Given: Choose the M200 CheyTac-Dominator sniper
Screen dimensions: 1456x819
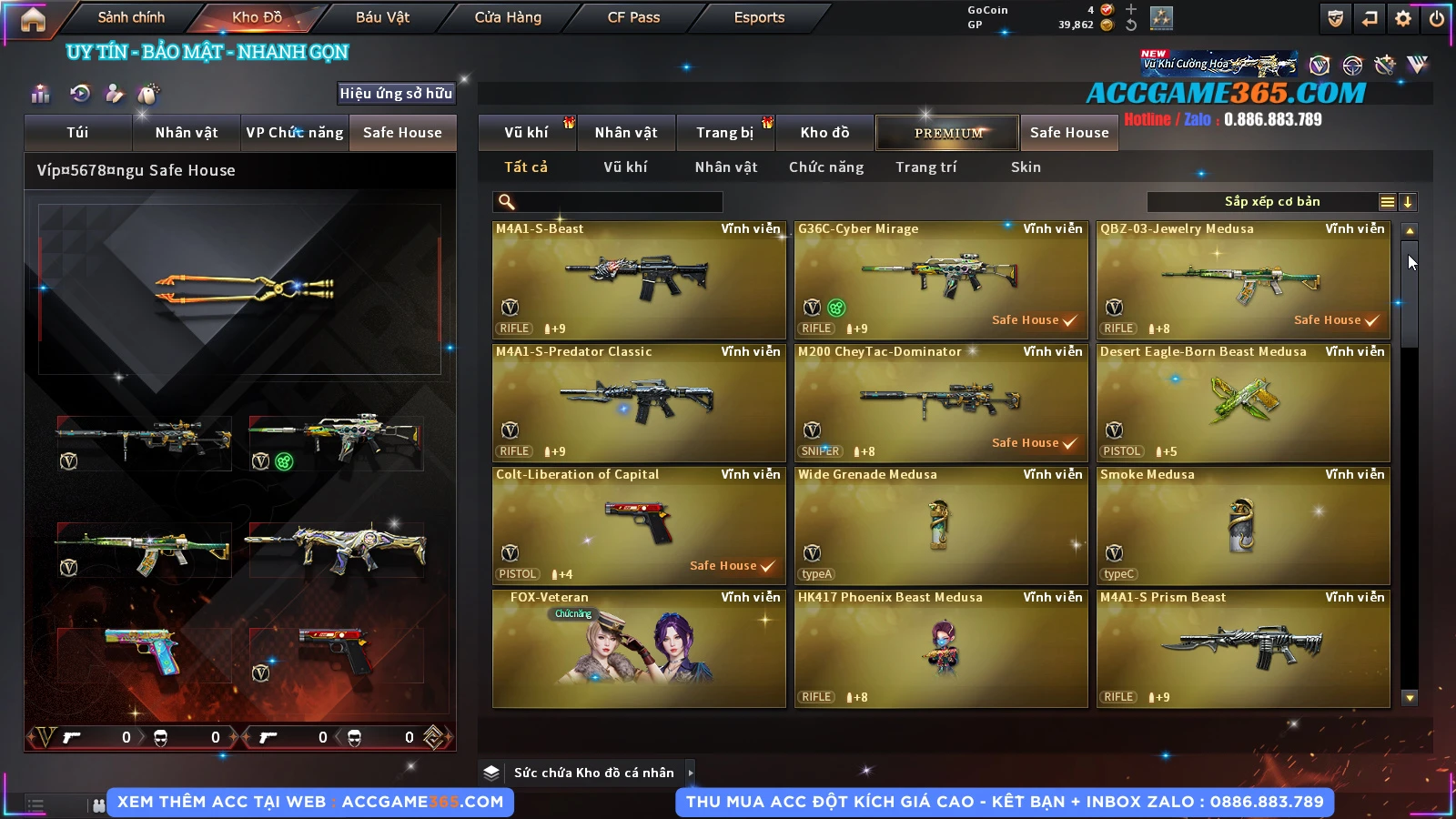Looking at the screenshot, I should tap(940, 402).
